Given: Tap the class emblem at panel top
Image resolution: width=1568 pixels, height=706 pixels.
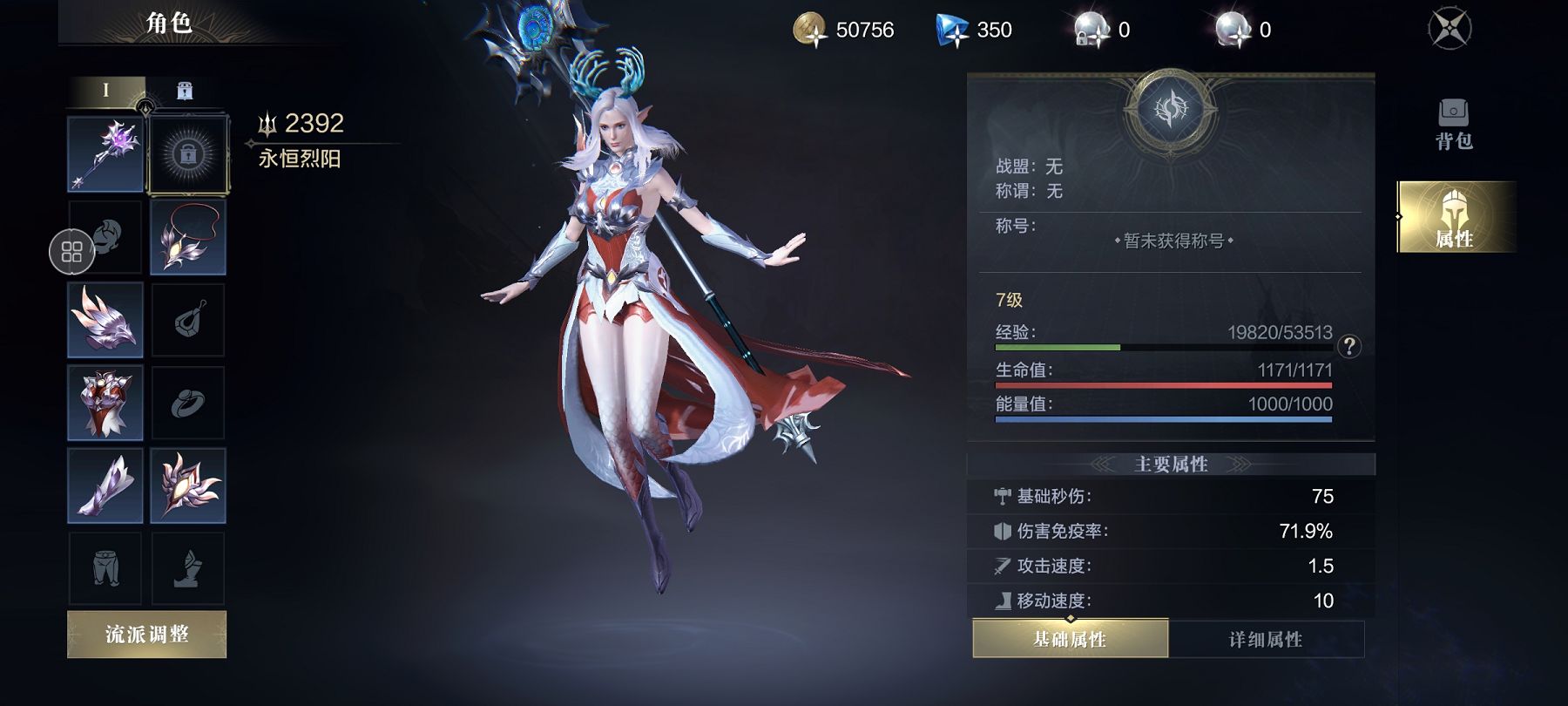Looking at the screenshot, I should tap(1171, 110).
